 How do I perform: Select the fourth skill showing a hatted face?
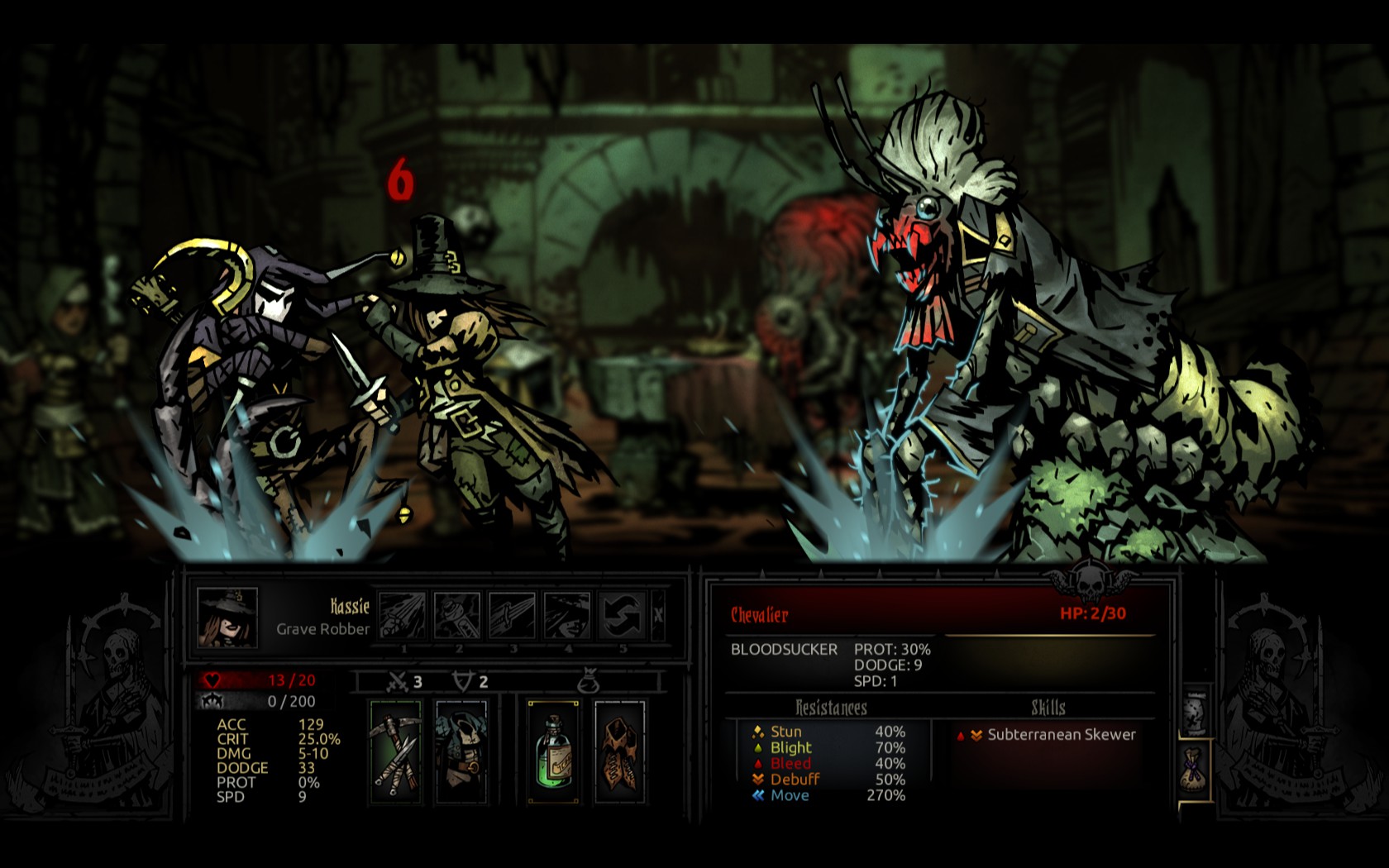click(x=567, y=615)
